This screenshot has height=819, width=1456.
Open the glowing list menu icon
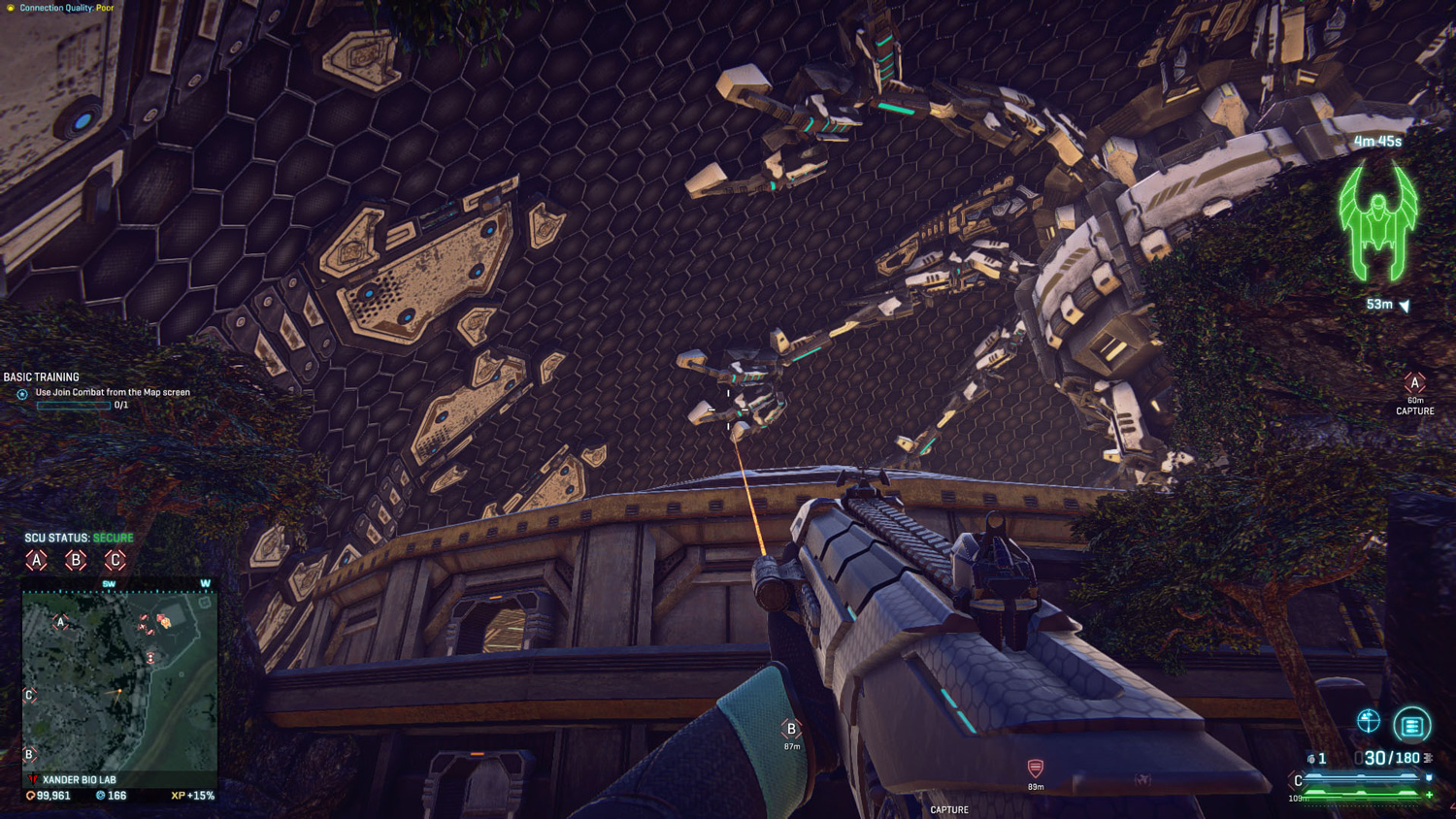coord(1412,725)
